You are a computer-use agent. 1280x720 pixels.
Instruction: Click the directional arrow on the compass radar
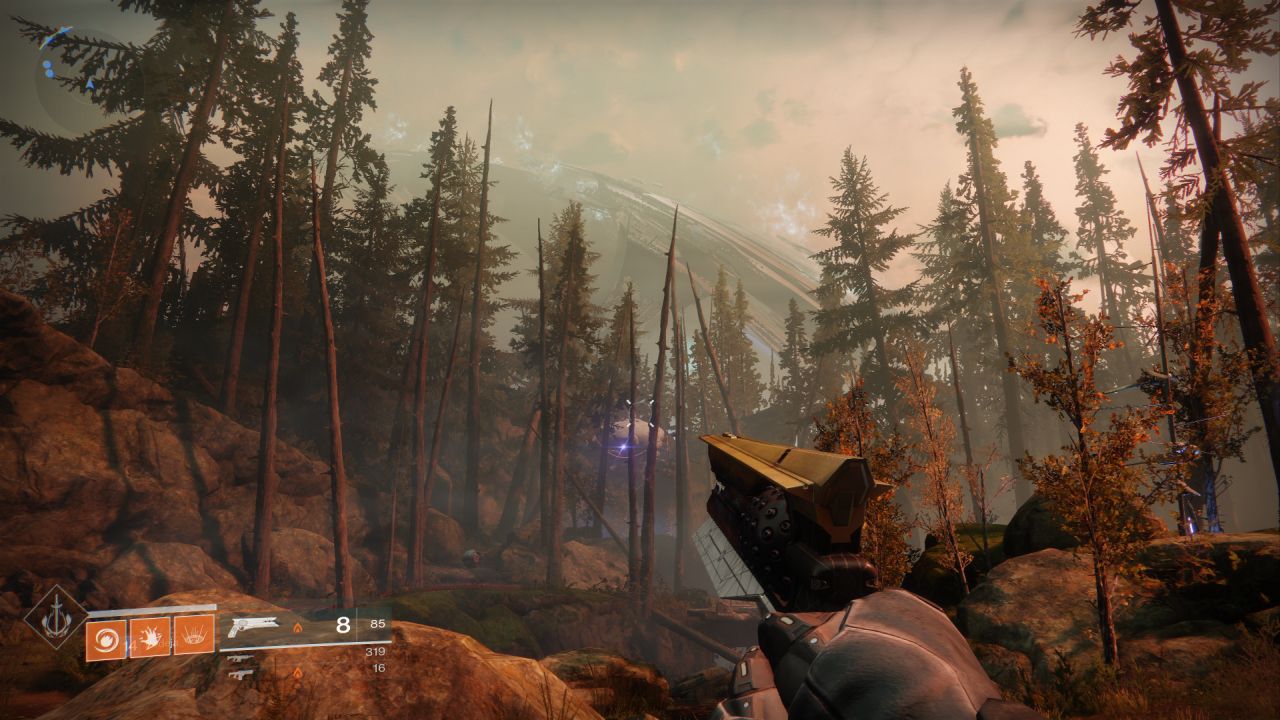[x=89, y=83]
